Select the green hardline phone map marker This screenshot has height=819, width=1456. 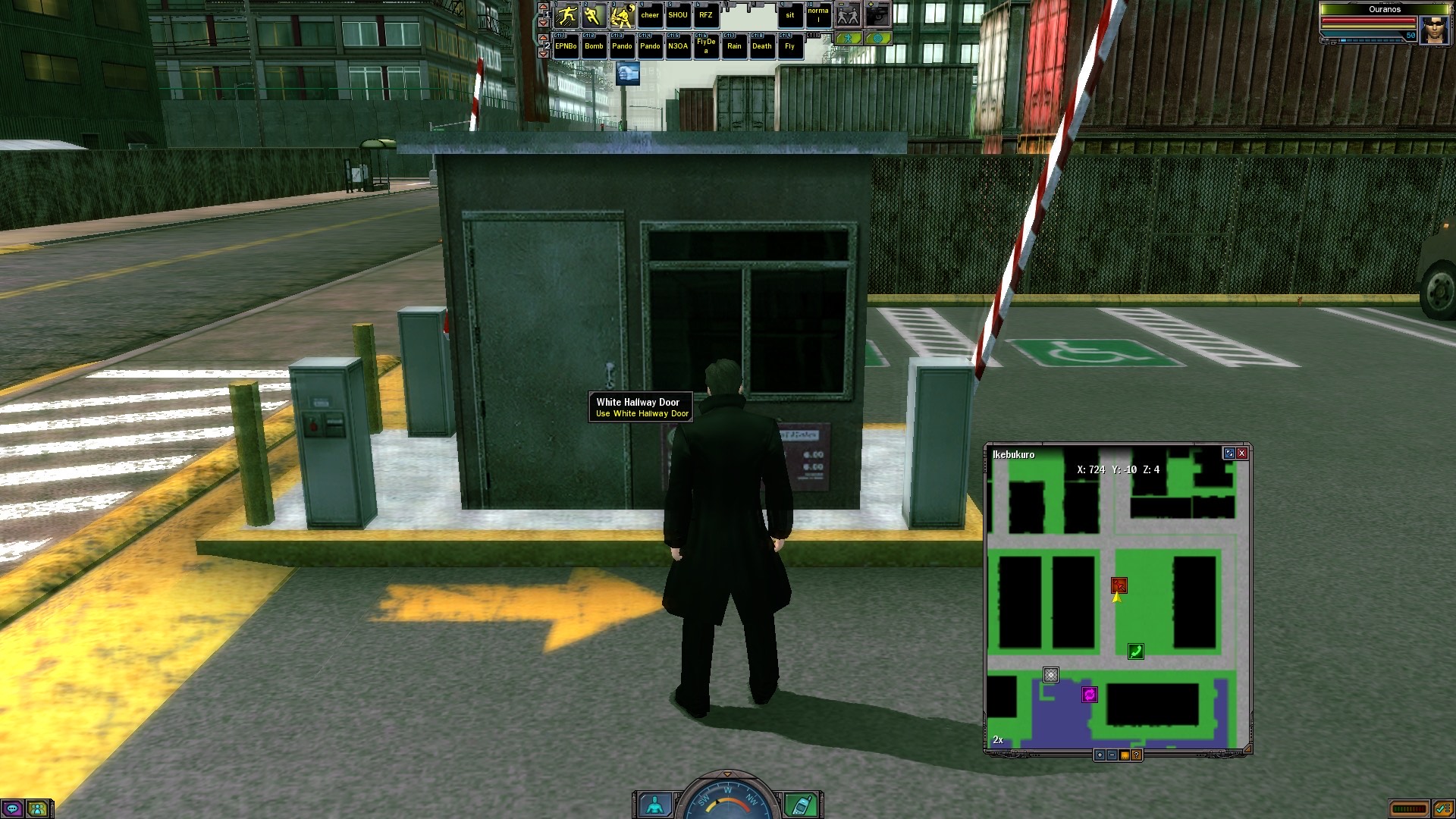tap(1135, 651)
